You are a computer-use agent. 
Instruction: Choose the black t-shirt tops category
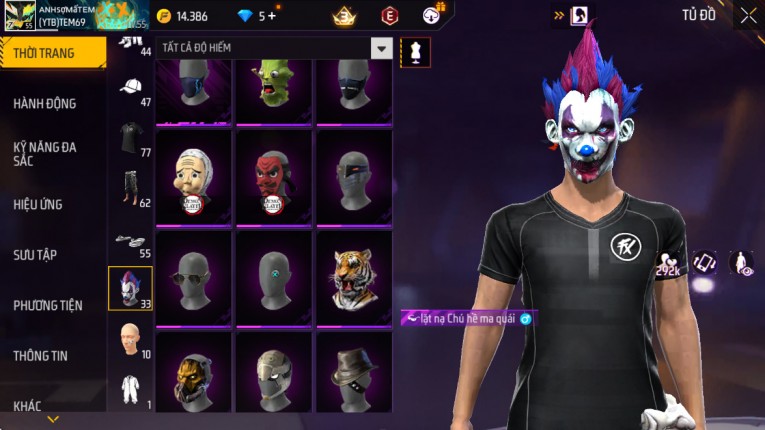tap(130, 138)
